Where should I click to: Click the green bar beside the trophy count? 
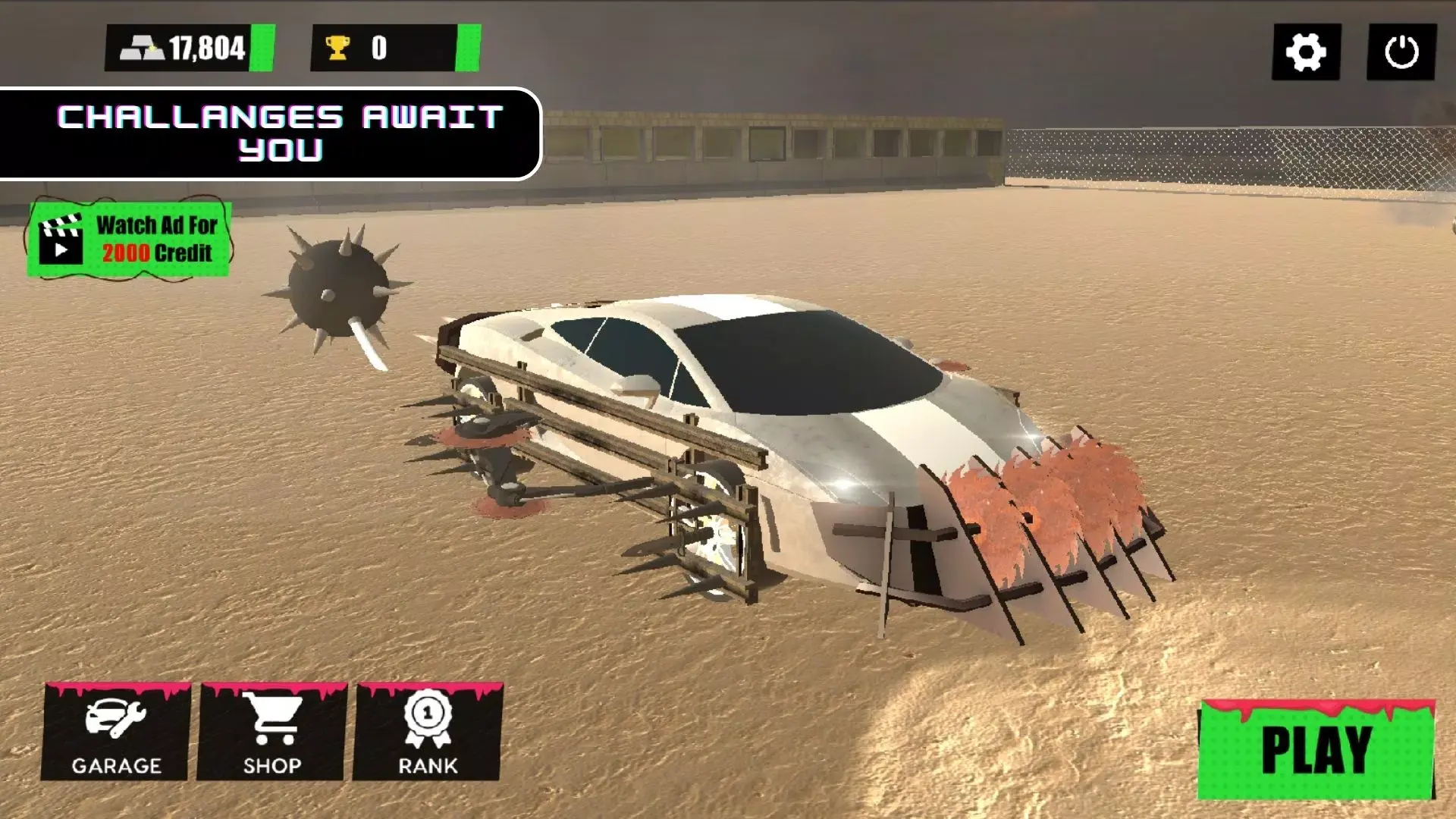(468, 48)
